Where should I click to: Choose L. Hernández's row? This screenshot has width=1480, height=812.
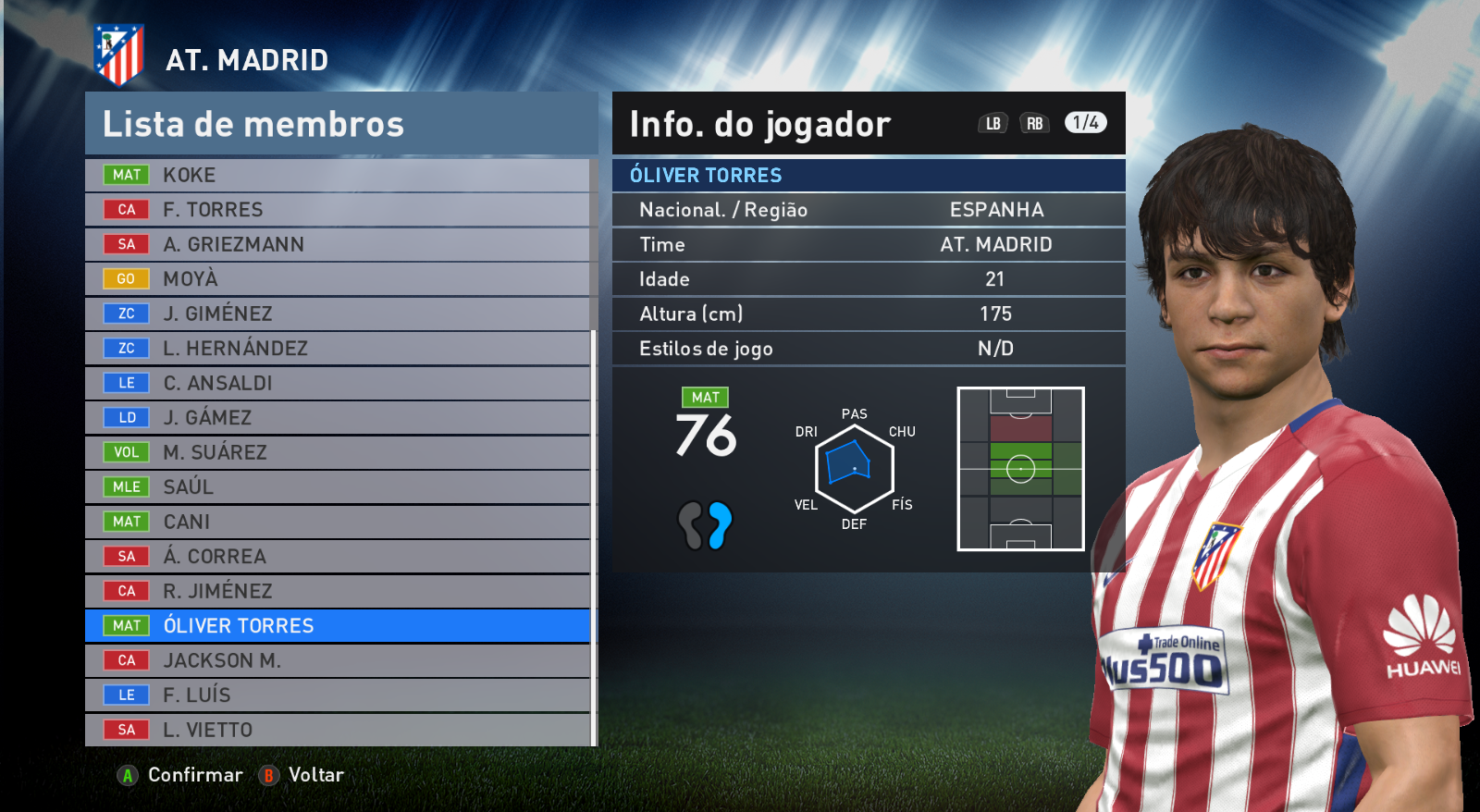(337, 349)
